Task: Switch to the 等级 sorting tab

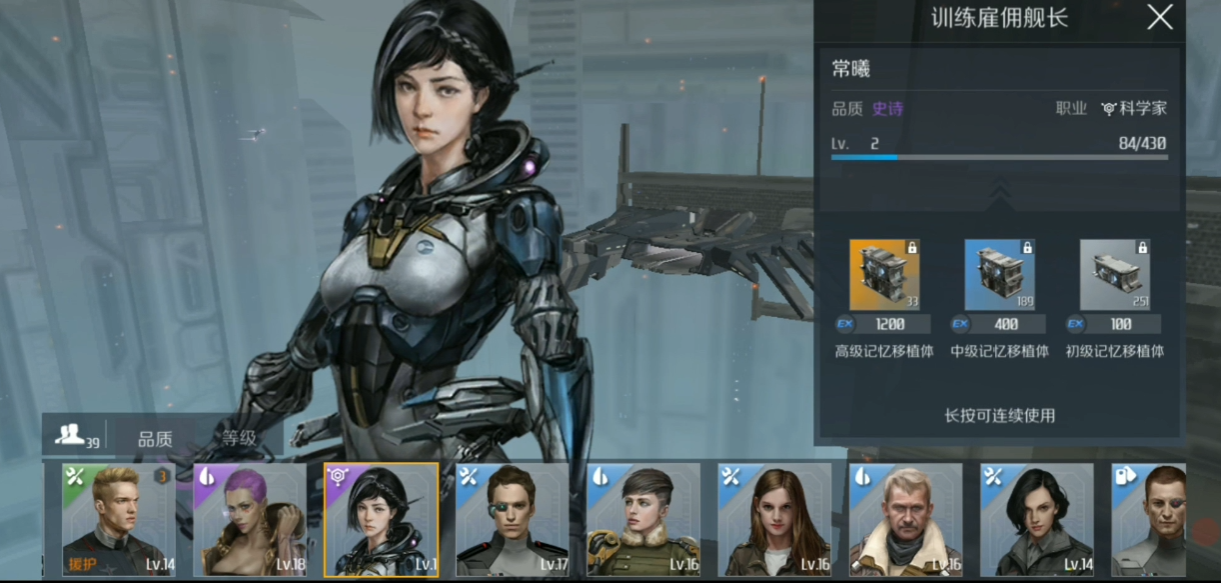Action: (239, 438)
